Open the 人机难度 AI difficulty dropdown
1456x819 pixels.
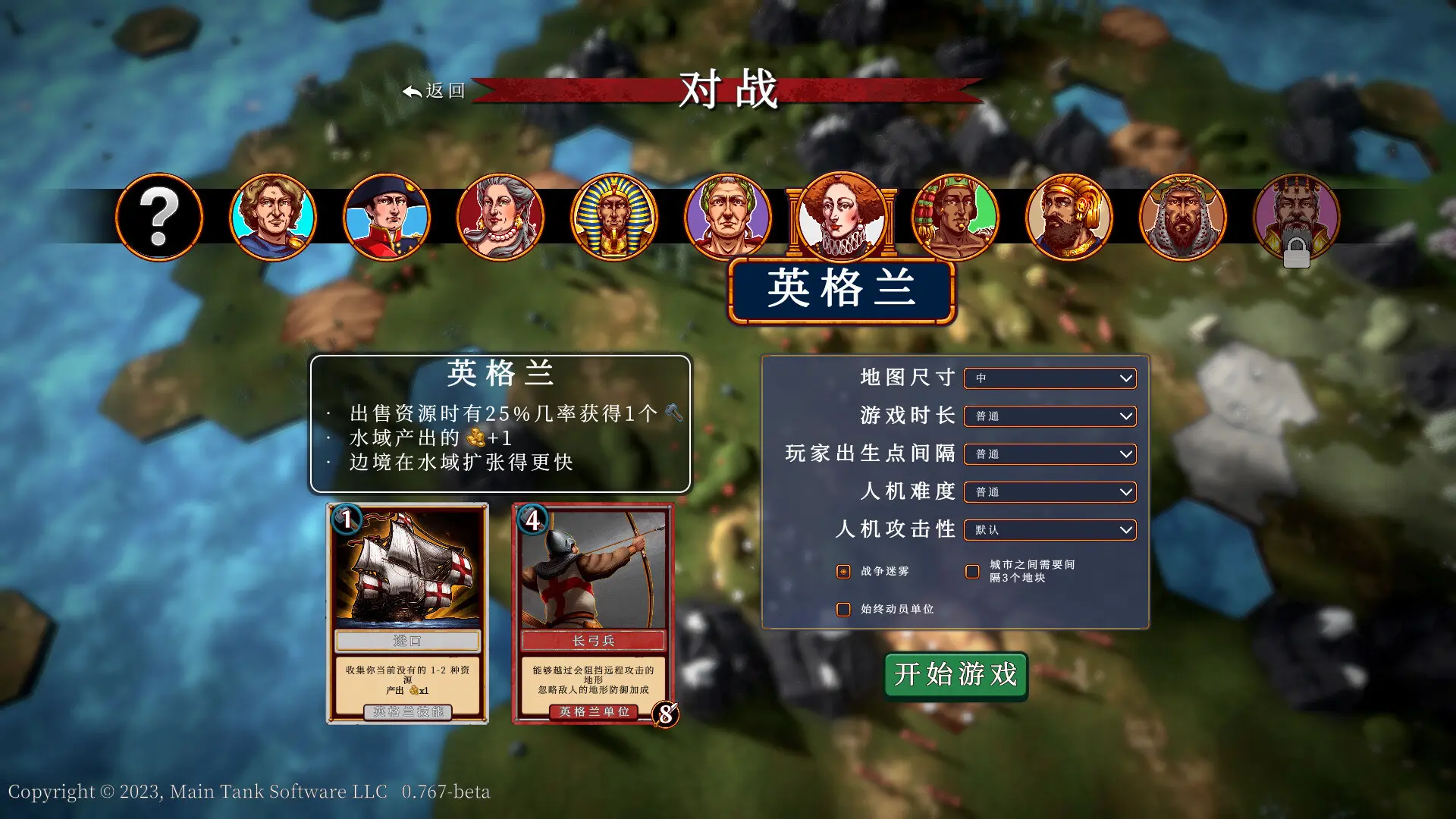pos(1050,491)
